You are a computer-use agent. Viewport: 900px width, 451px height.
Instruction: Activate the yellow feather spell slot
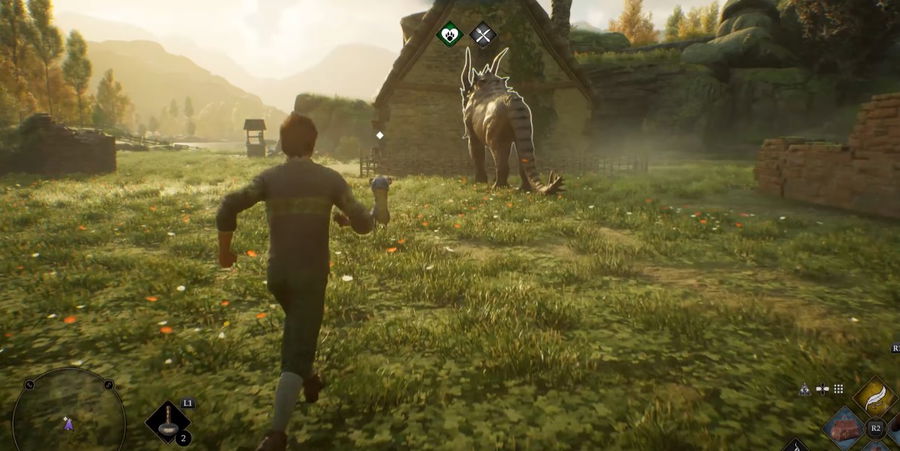(875, 397)
